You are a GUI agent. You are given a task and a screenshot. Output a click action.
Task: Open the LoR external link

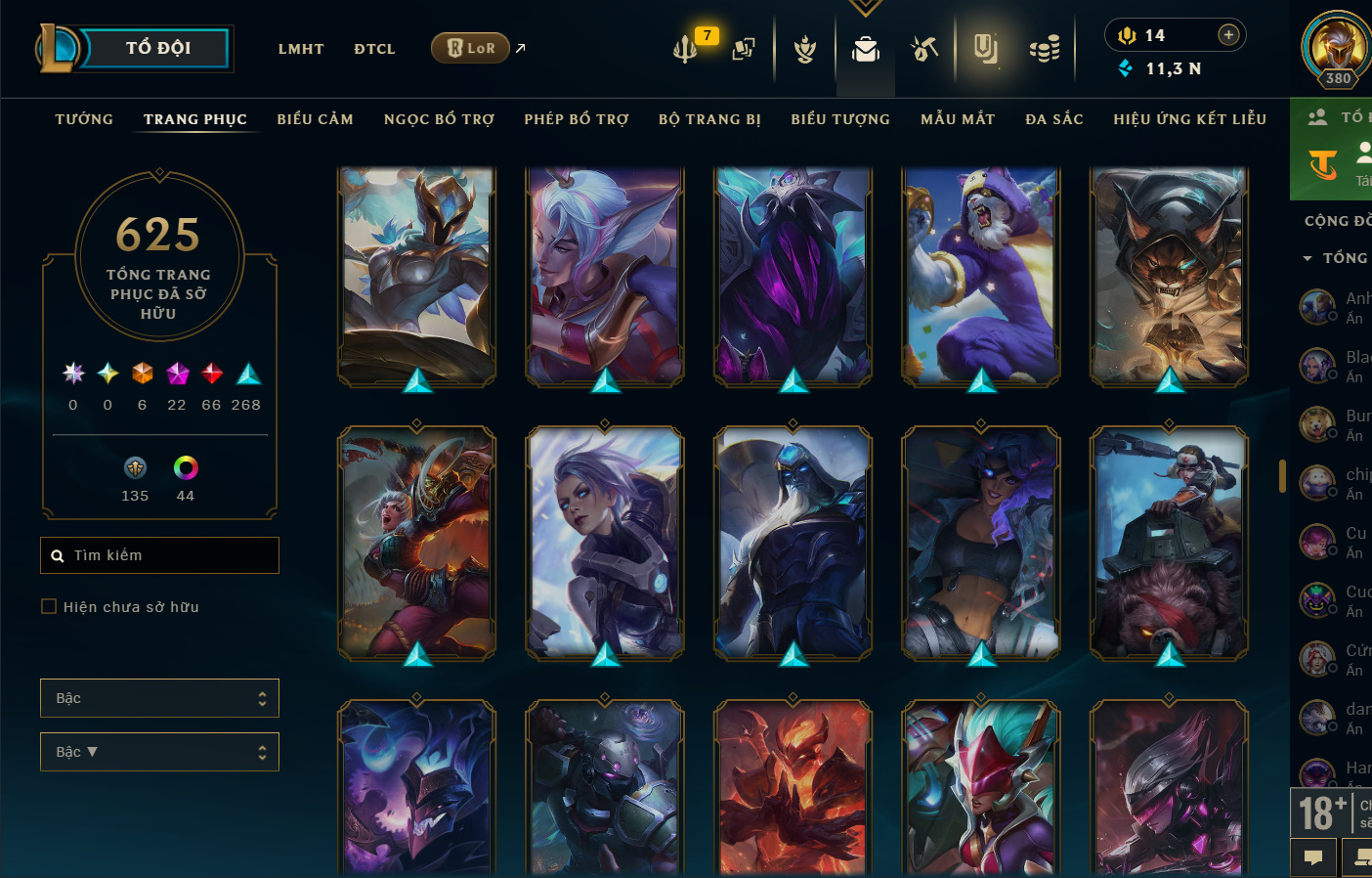(471, 48)
